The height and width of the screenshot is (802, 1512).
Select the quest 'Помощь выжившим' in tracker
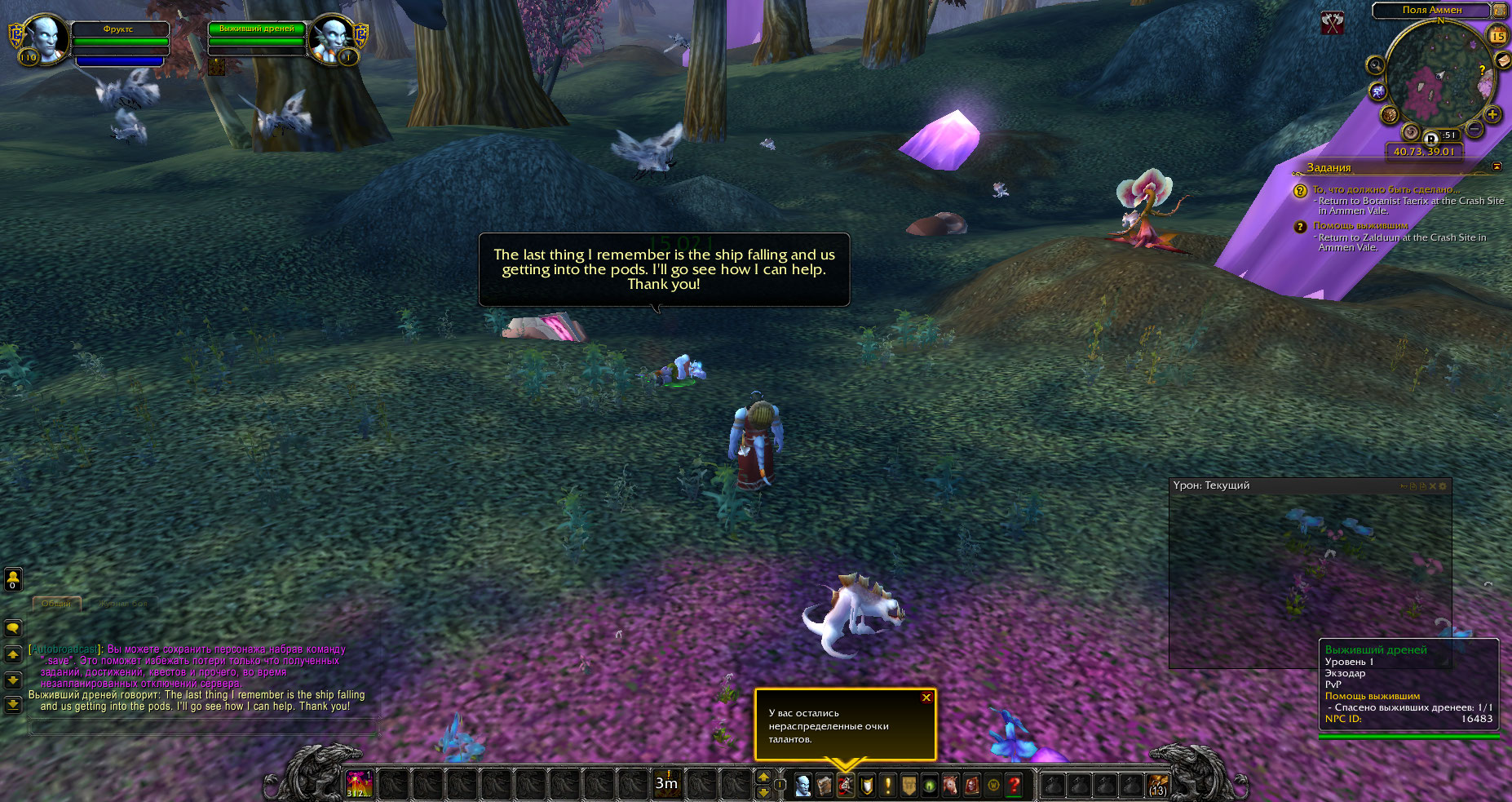[1360, 226]
